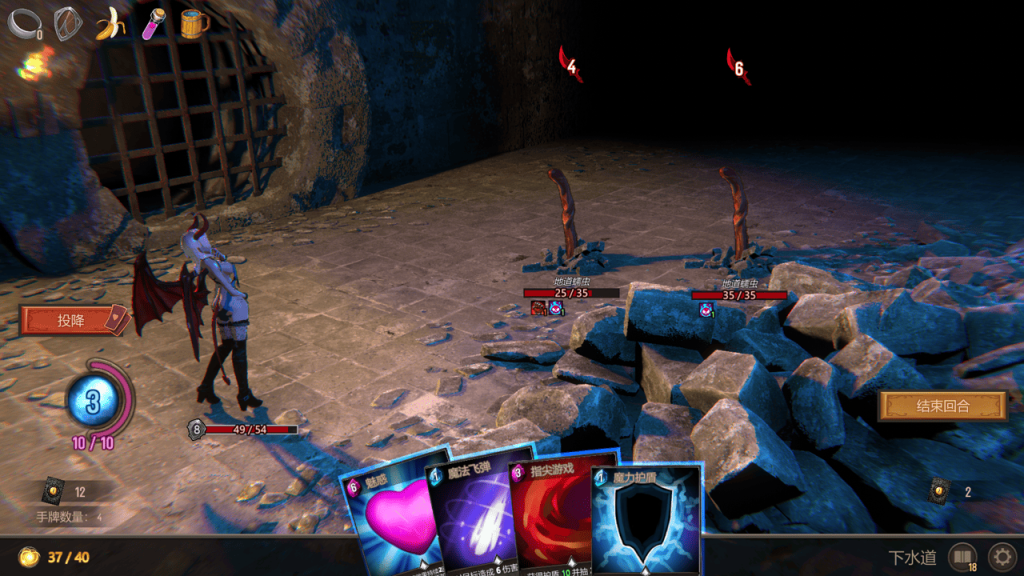Click the wooden mug item

pos(194,22)
